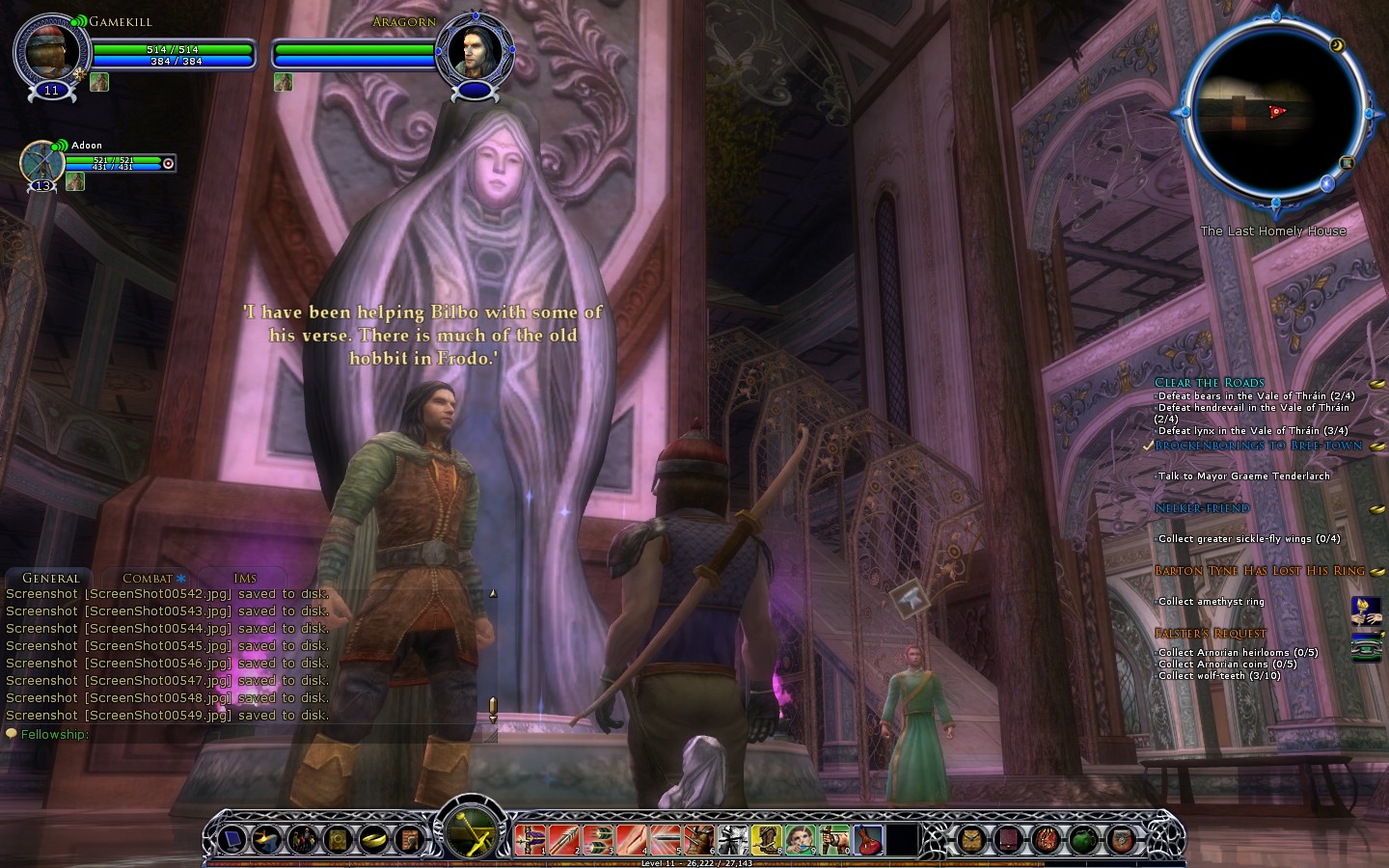Select fellowship member Adoon's portrait

tap(41, 161)
